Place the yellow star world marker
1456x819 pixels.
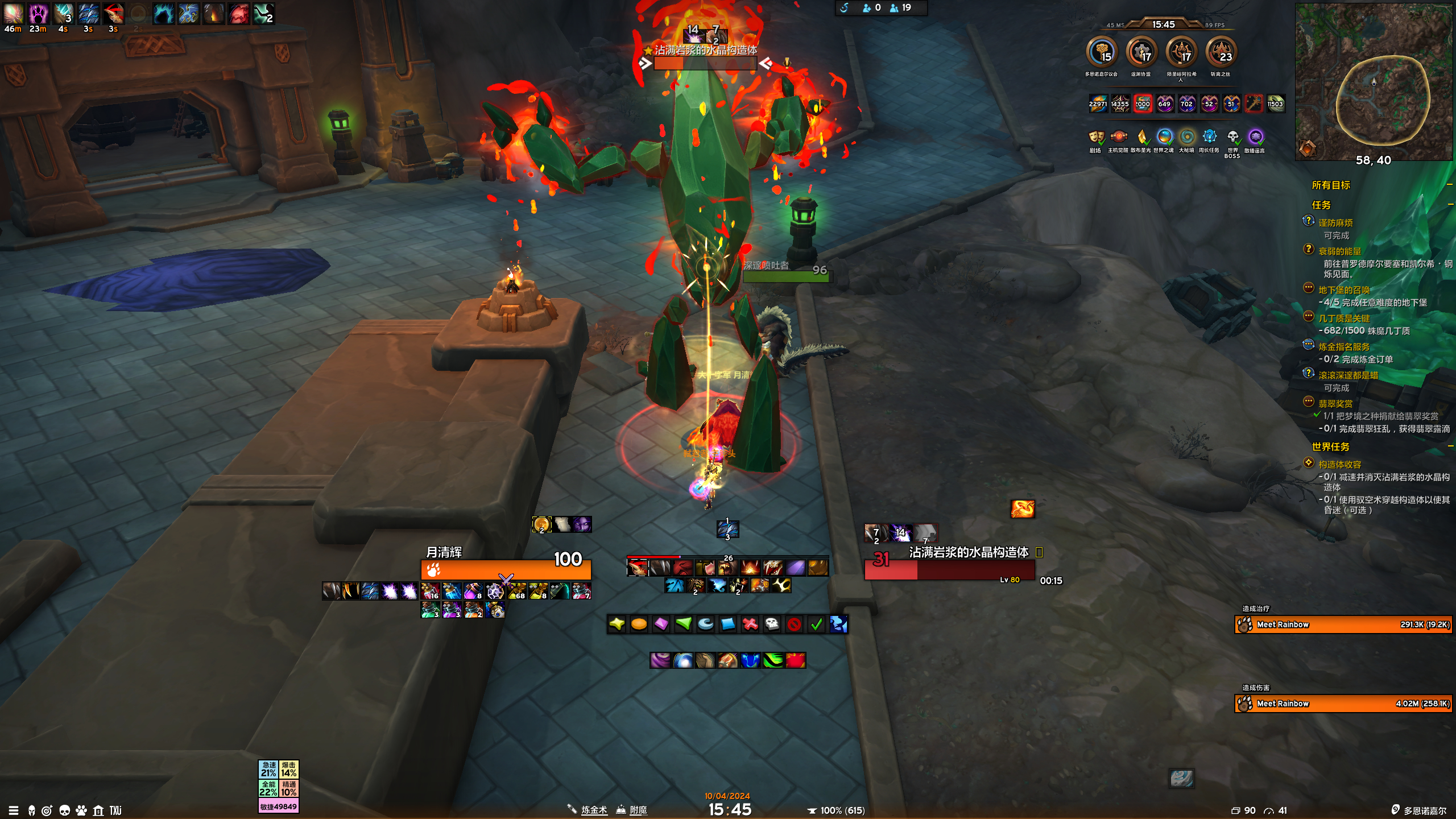click(x=617, y=624)
